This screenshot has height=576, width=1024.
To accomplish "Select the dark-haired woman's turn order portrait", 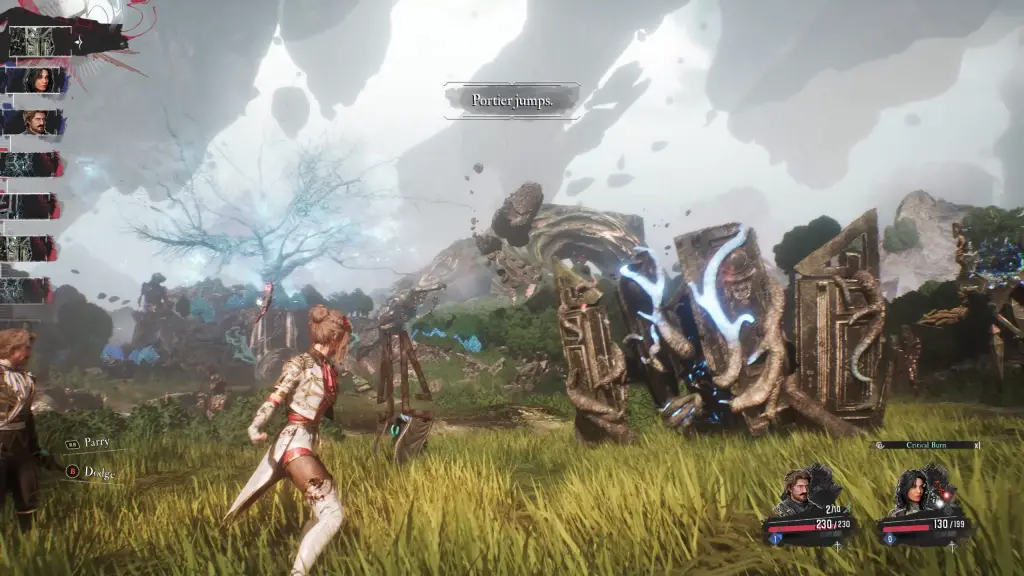I will pos(42,80).
